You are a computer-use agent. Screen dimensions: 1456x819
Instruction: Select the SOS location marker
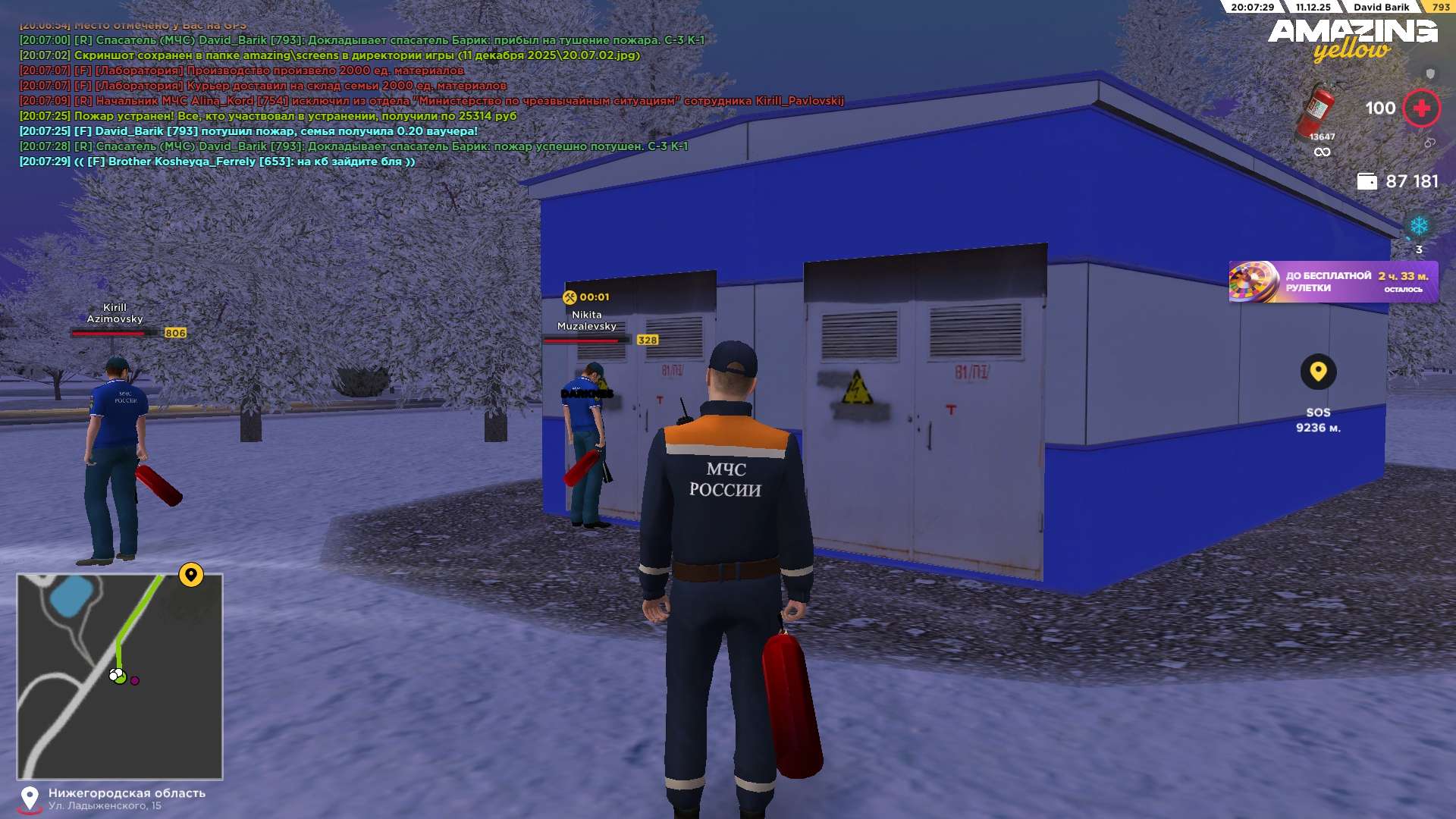(x=1318, y=372)
